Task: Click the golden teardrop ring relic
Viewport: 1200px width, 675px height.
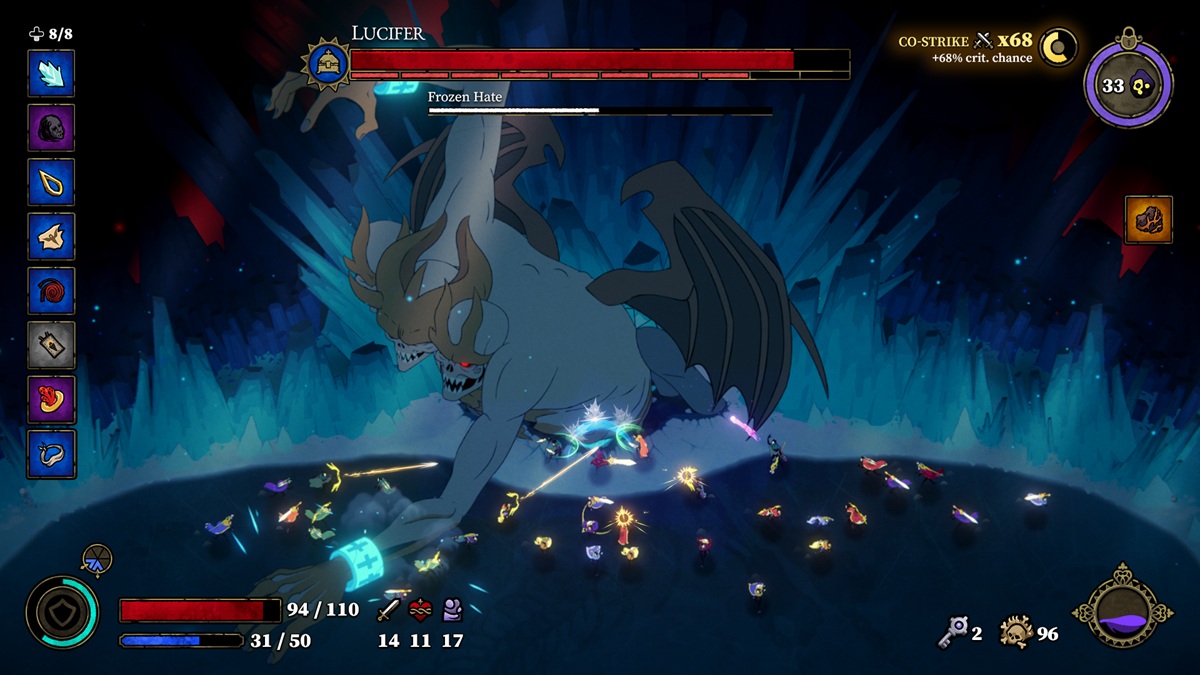Action: (51, 182)
